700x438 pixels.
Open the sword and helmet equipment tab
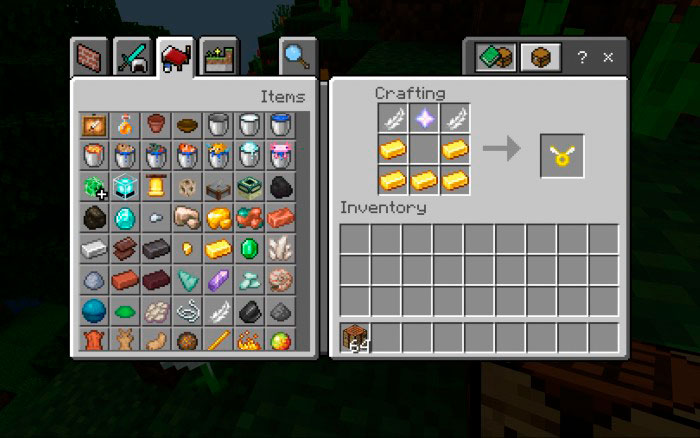(x=132, y=58)
